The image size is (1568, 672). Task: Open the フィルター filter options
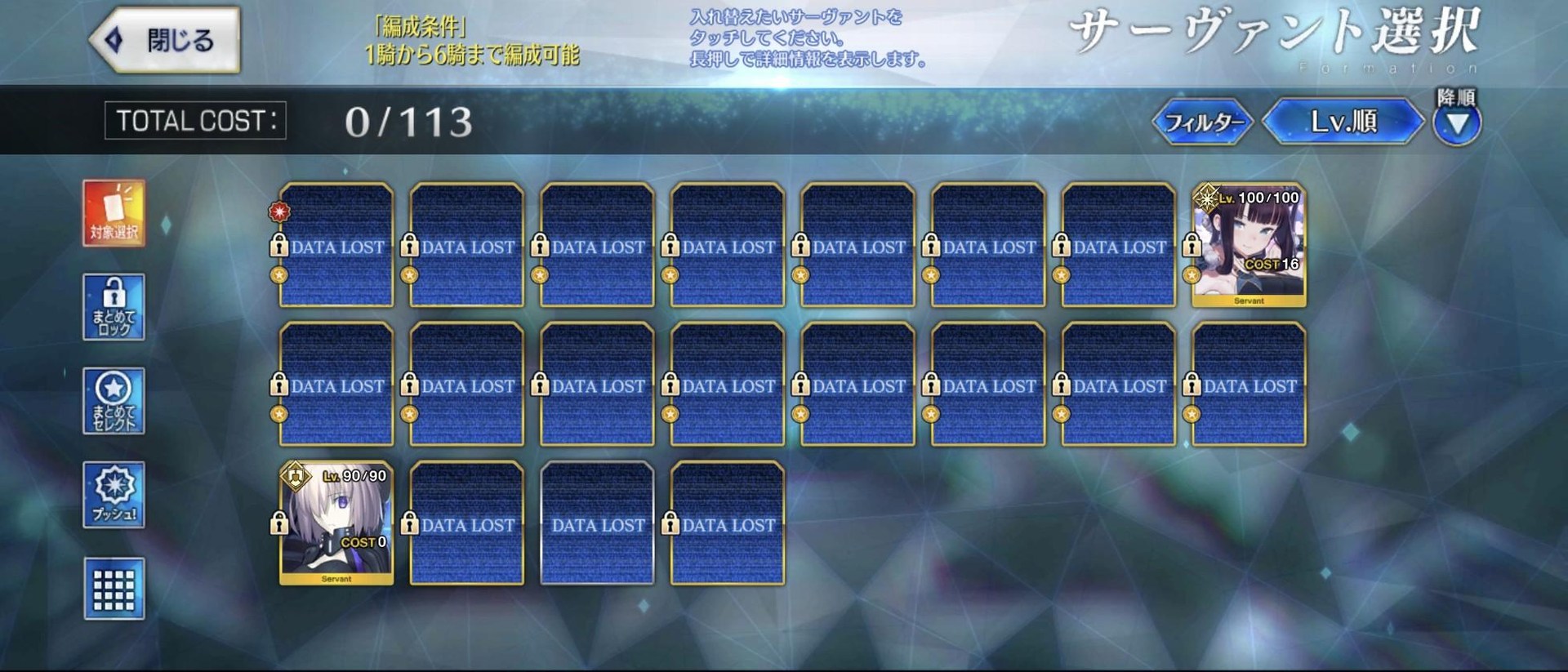tap(1202, 121)
